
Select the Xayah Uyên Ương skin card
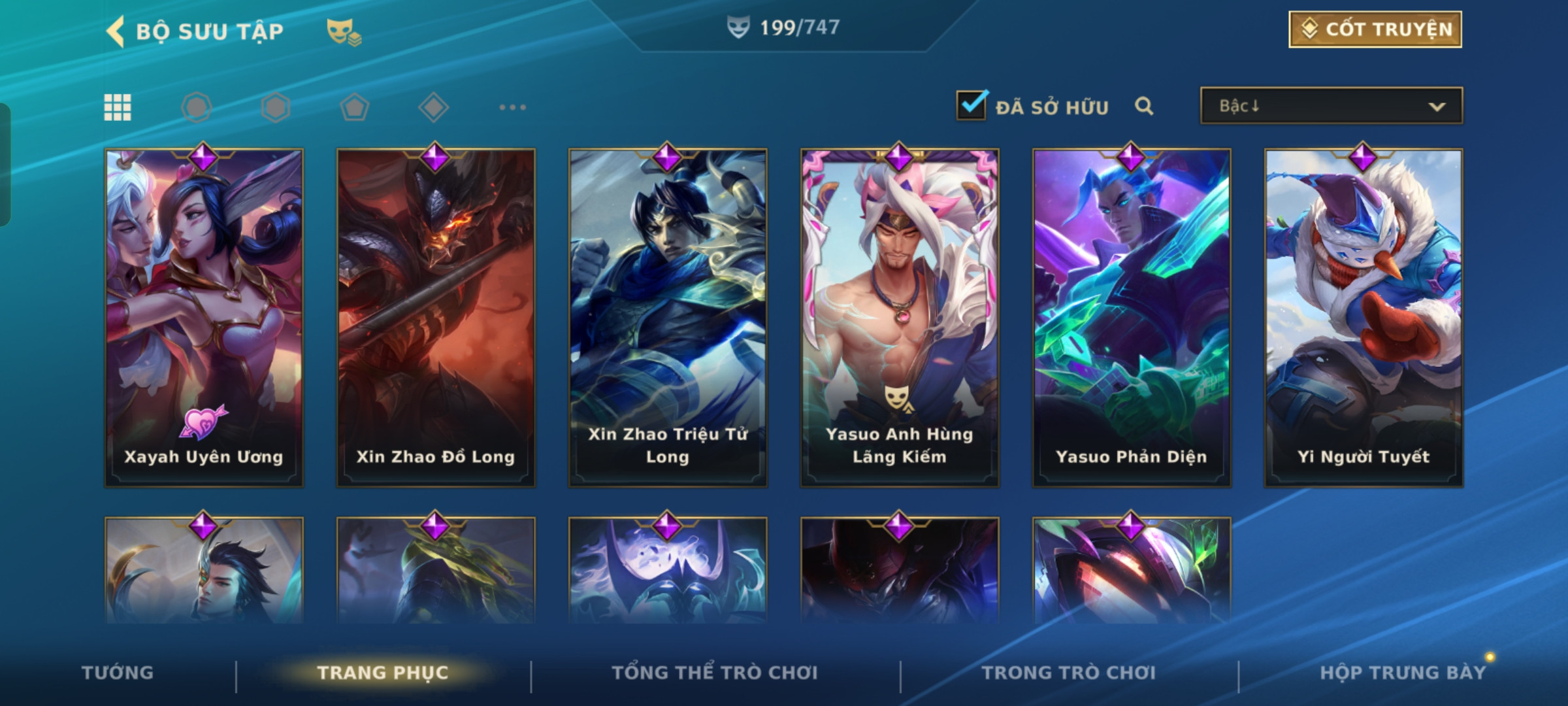tap(204, 318)
